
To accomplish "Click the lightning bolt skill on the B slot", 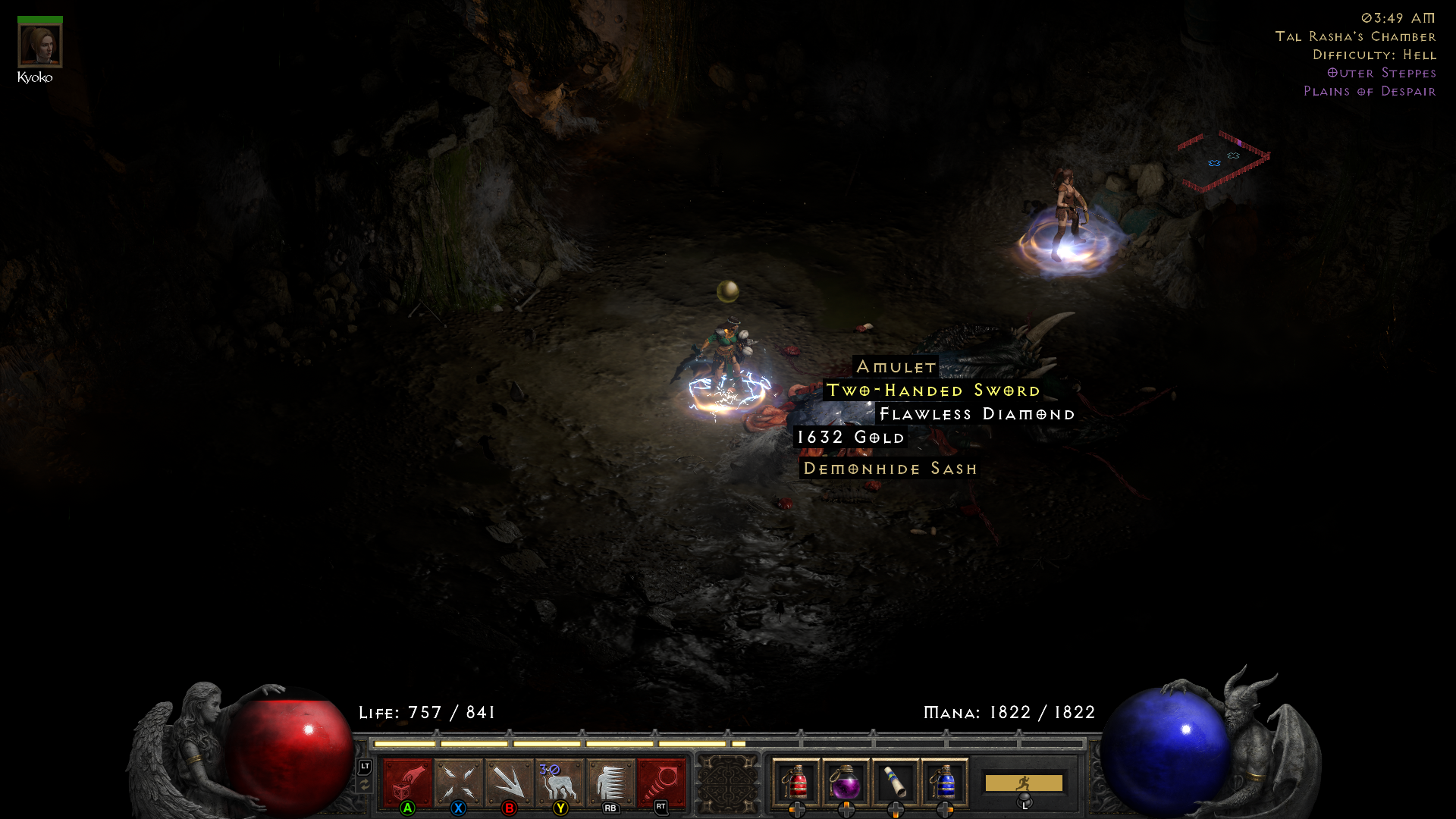I will click(x=510, y=781).
